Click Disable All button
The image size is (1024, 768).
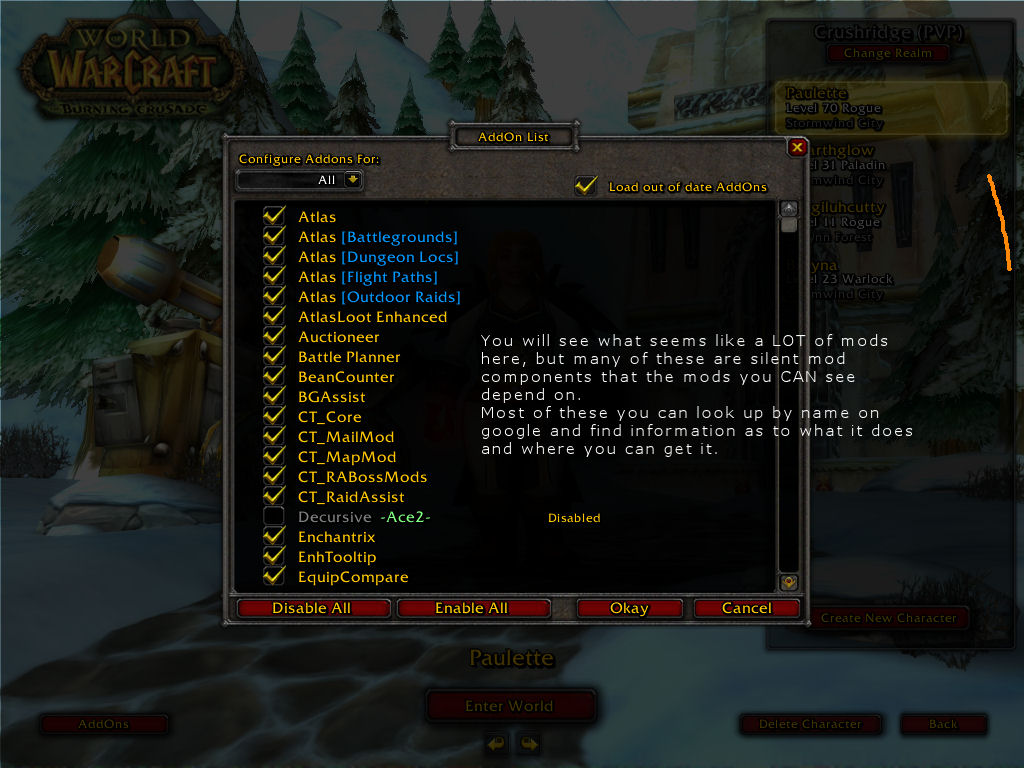(312, 608)
